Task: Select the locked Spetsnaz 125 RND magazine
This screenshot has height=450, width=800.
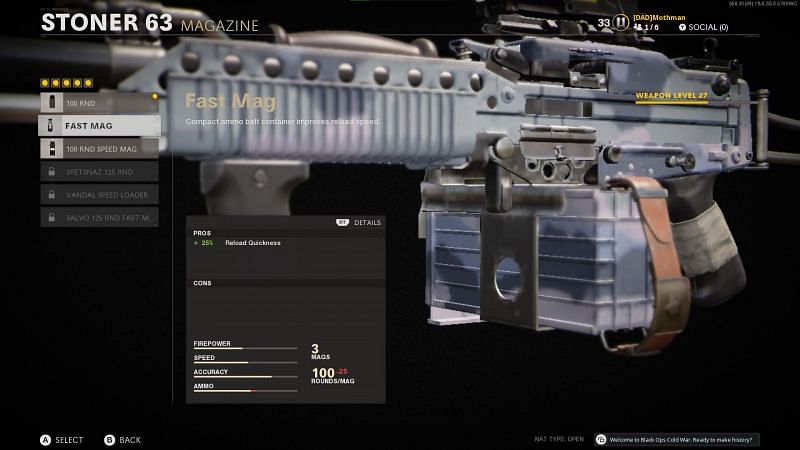Action: pos(99,171)
